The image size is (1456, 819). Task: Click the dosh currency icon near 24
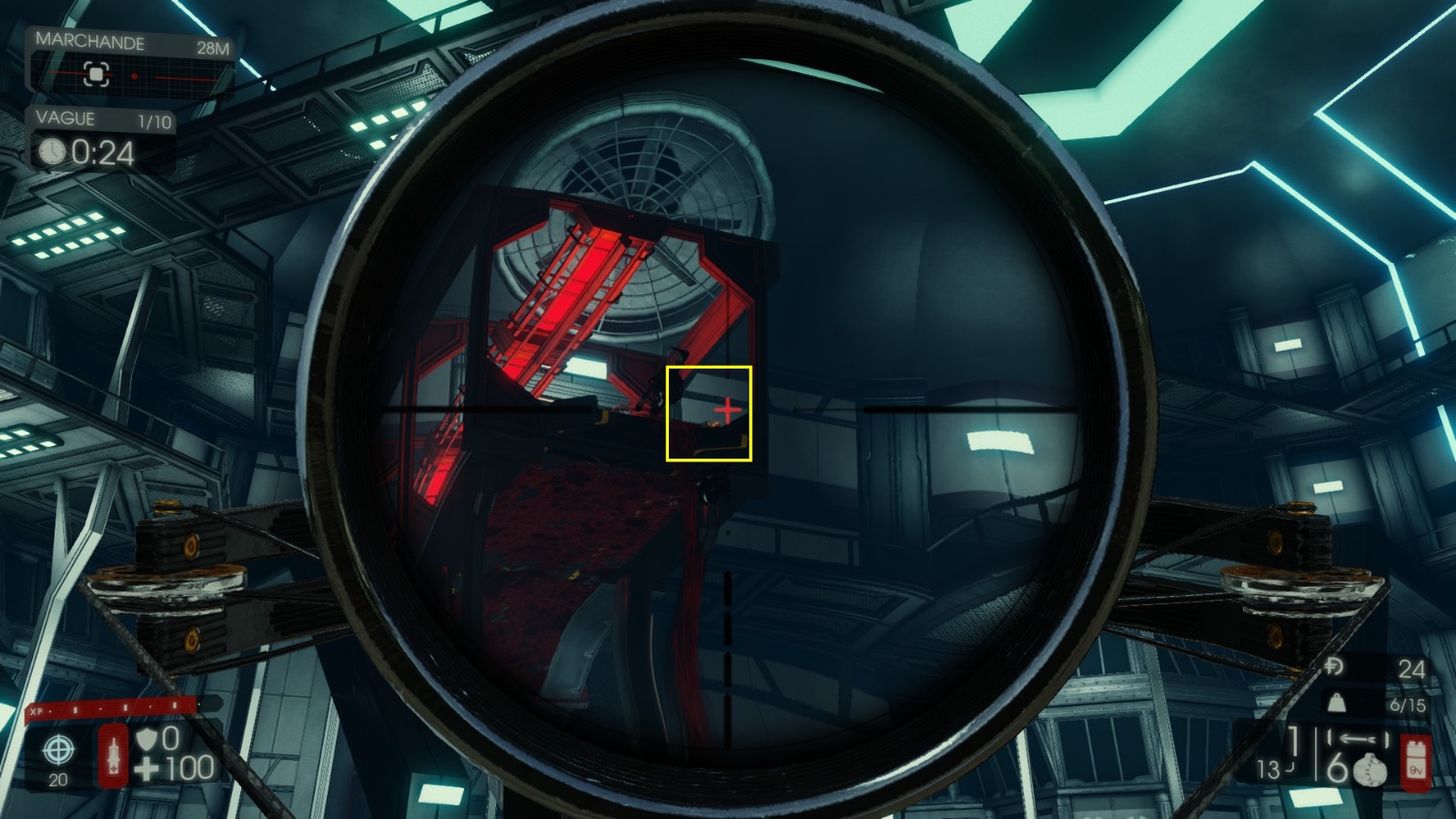1334,666
